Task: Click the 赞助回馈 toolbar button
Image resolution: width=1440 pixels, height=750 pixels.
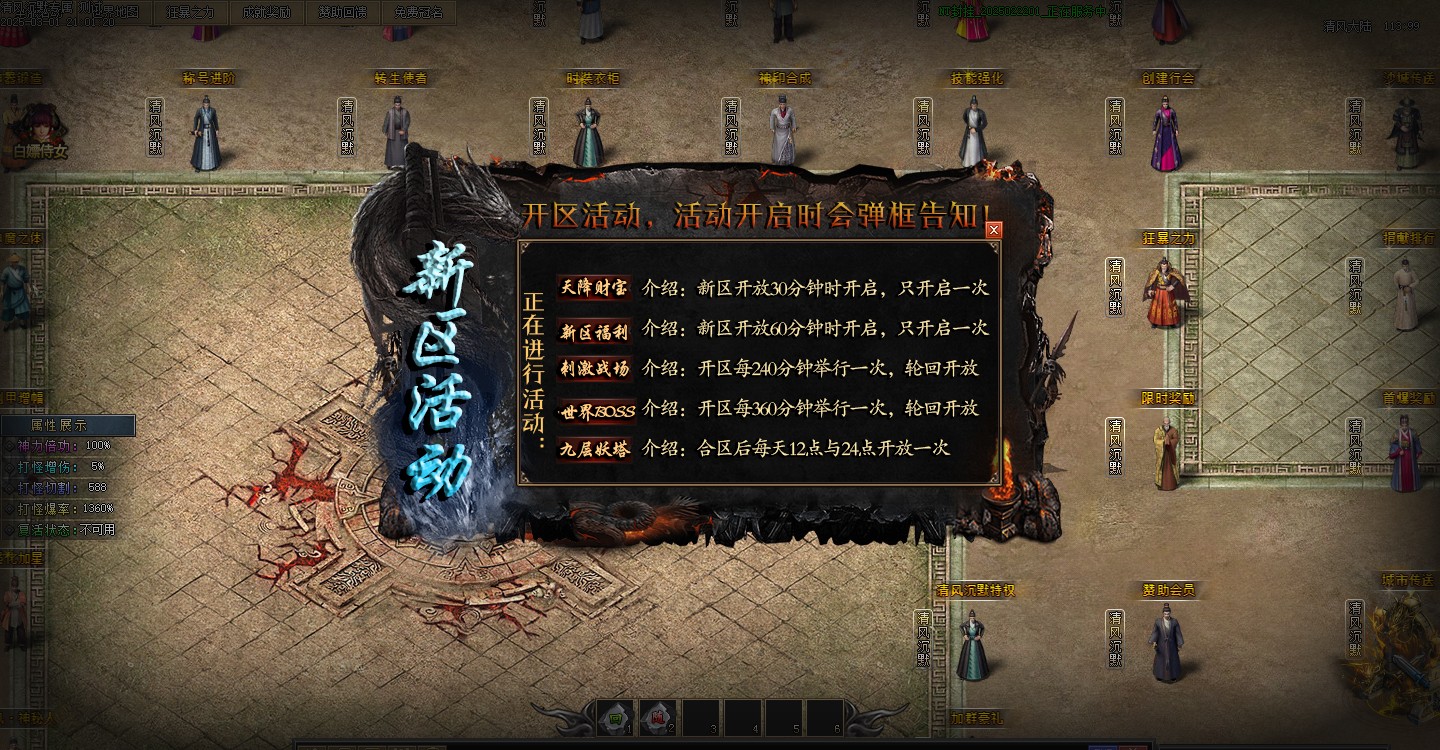Action: pyautogui.click(x=342, y=11)
